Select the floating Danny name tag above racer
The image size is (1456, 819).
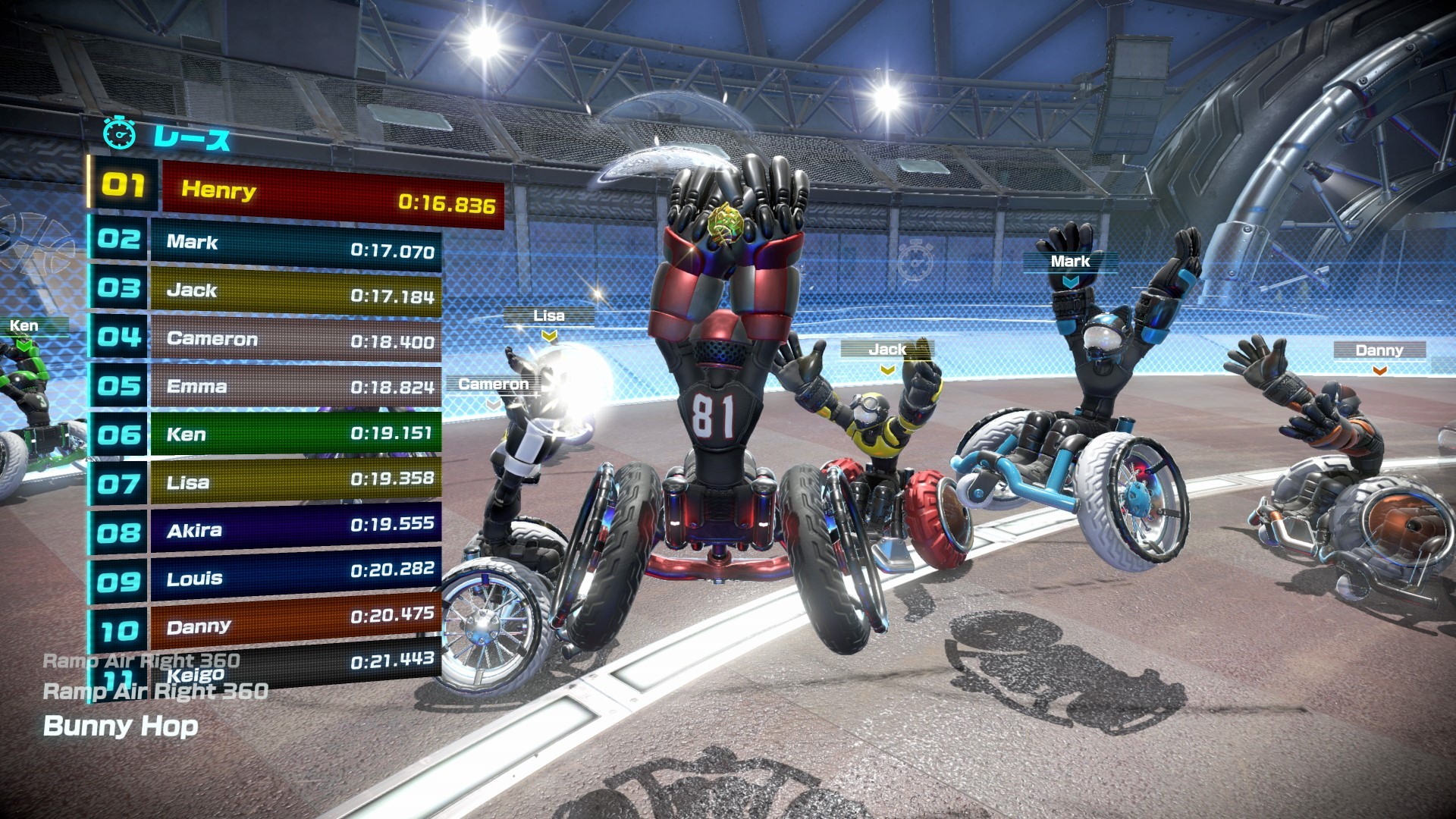pyautogui.click(x=1379, y=350)
